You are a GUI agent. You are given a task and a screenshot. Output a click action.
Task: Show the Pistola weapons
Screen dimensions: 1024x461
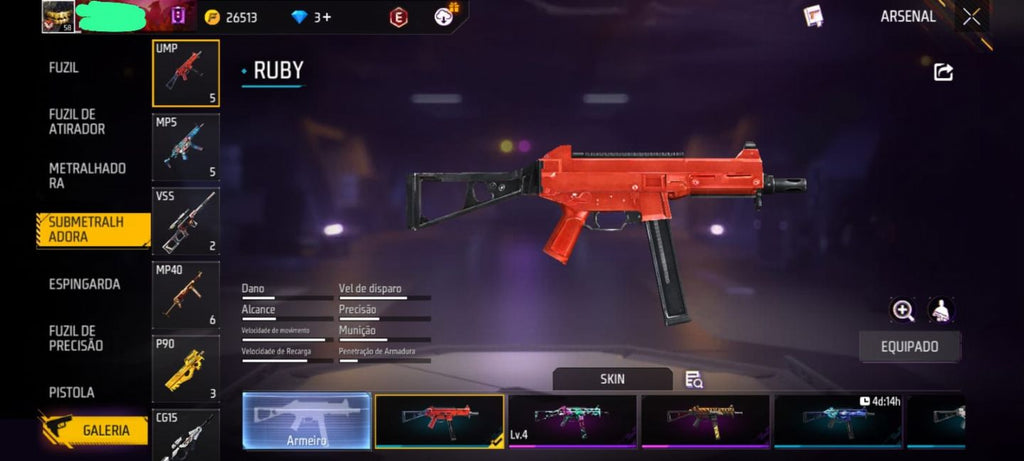pyautogui.click(x=72, y=392)
